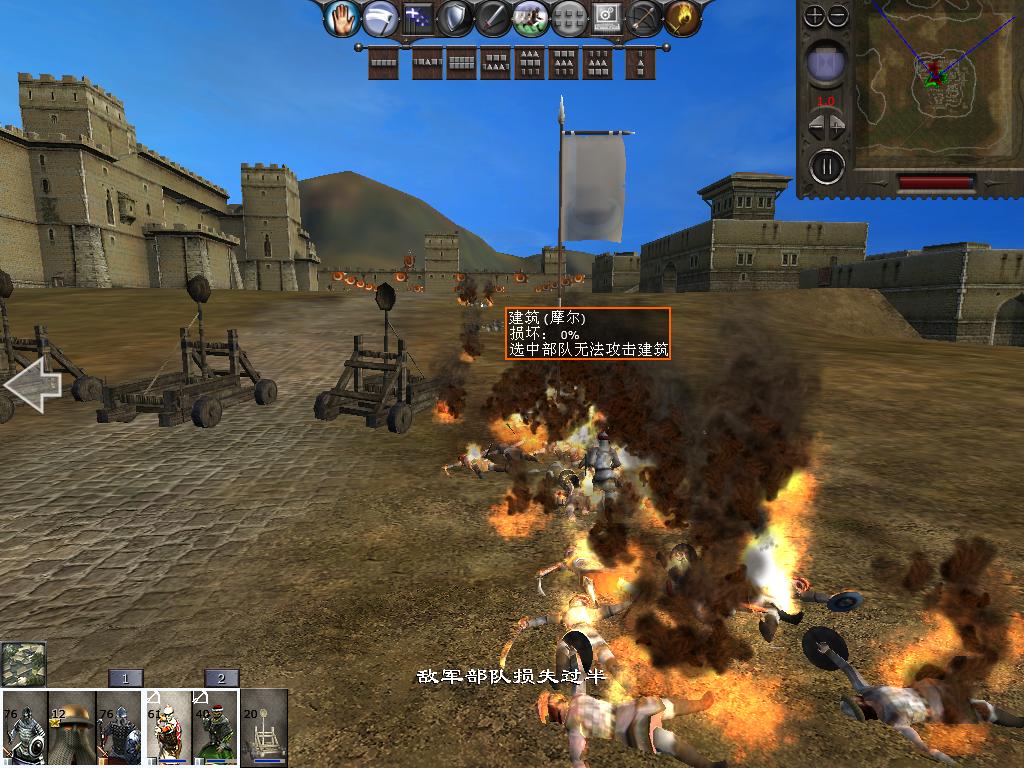Select group 1 tab above unit cards
The width and height of the screenshot is (1024, 768).
[x=126, y=678]
